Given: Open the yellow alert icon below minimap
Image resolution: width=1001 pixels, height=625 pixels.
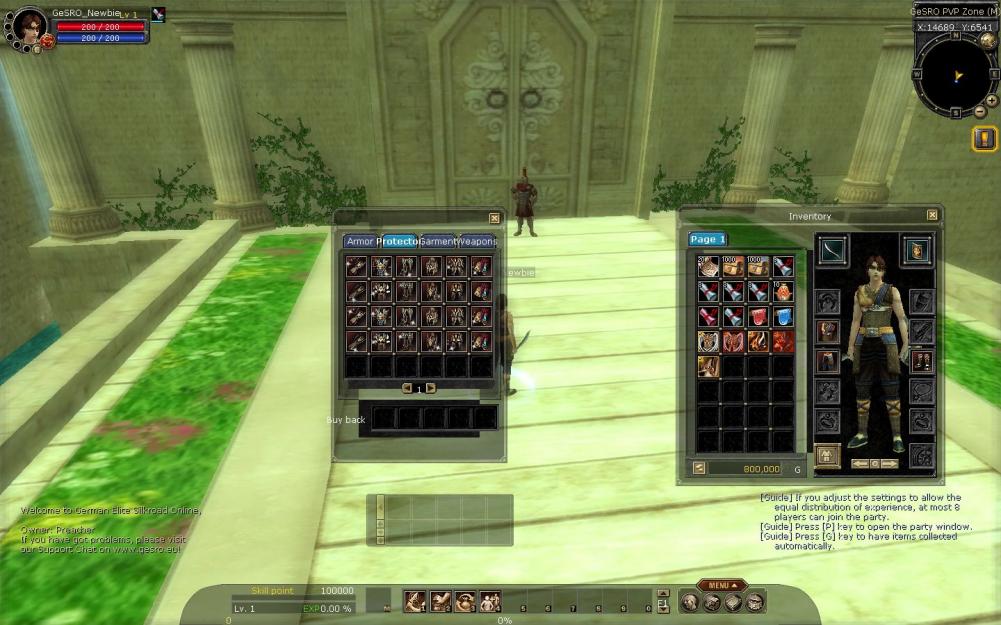Looking at the screenshot, I should click(x=984, y=139).
